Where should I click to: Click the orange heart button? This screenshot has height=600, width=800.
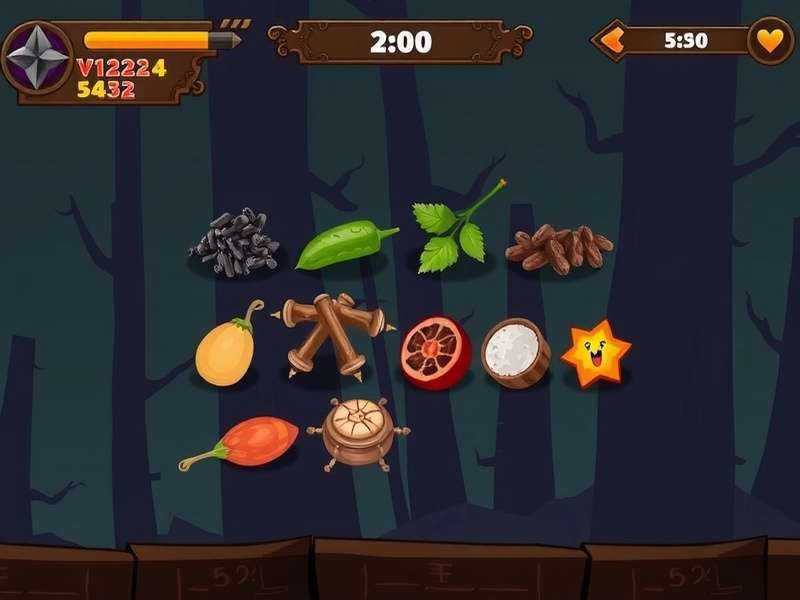769,42
